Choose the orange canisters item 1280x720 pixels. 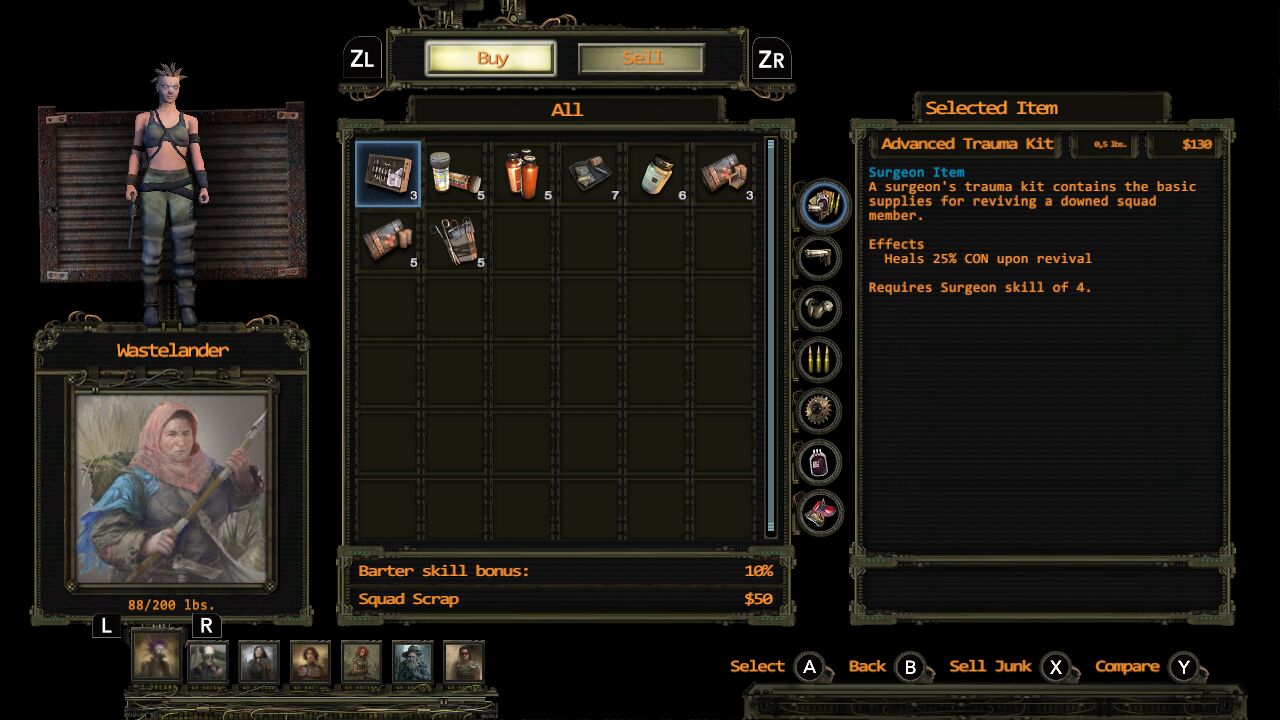pos(523,173)
